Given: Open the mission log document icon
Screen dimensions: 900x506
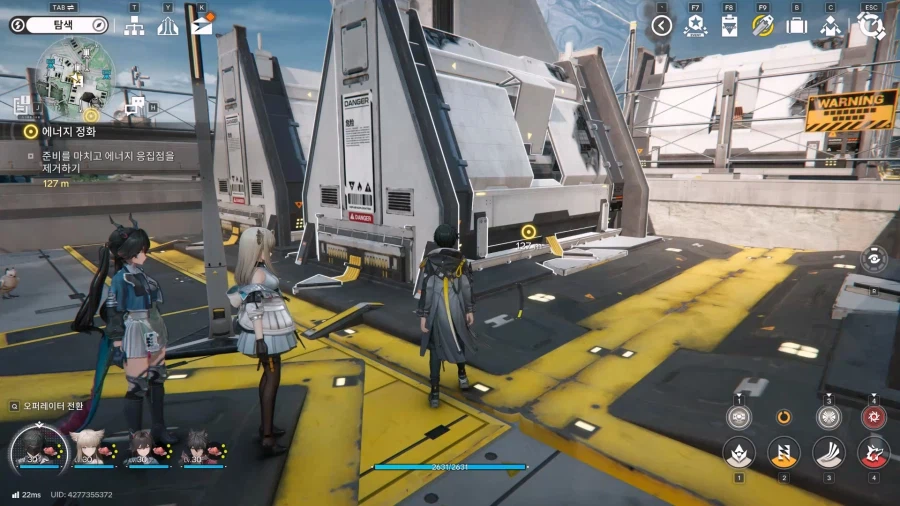Looking at the screenshot, I should click(23, 104).
